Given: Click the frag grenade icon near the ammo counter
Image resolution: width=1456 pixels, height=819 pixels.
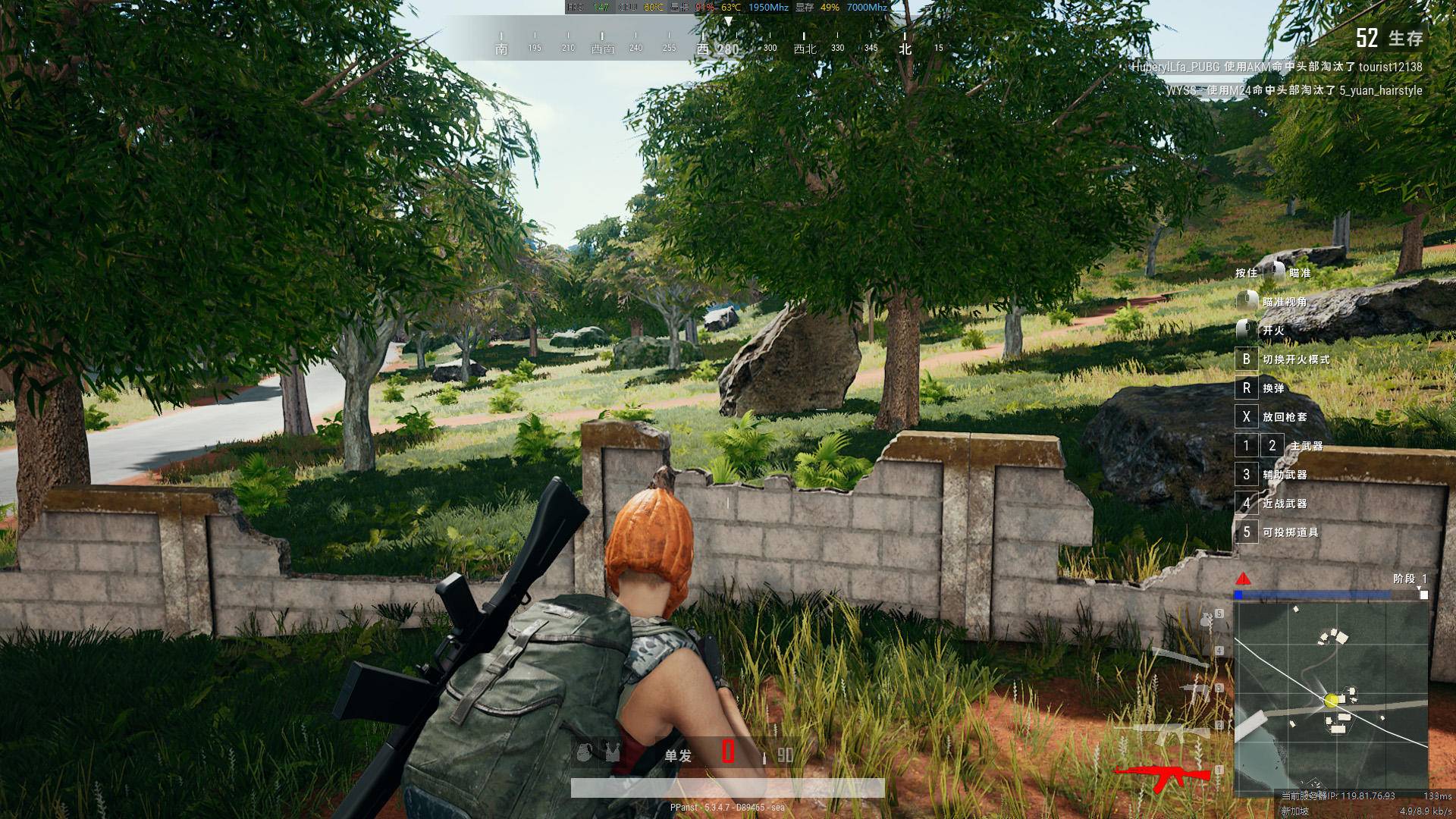Looking at the screenshot, I should coord(583,754).
